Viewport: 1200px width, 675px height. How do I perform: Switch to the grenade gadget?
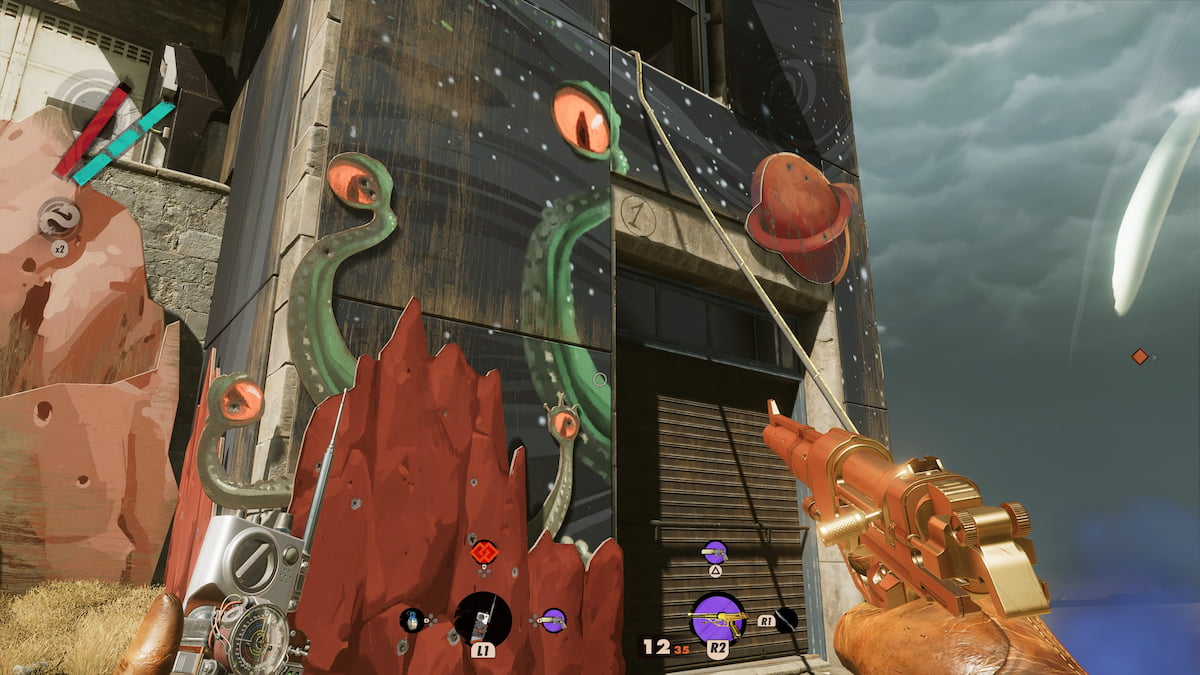411,620
